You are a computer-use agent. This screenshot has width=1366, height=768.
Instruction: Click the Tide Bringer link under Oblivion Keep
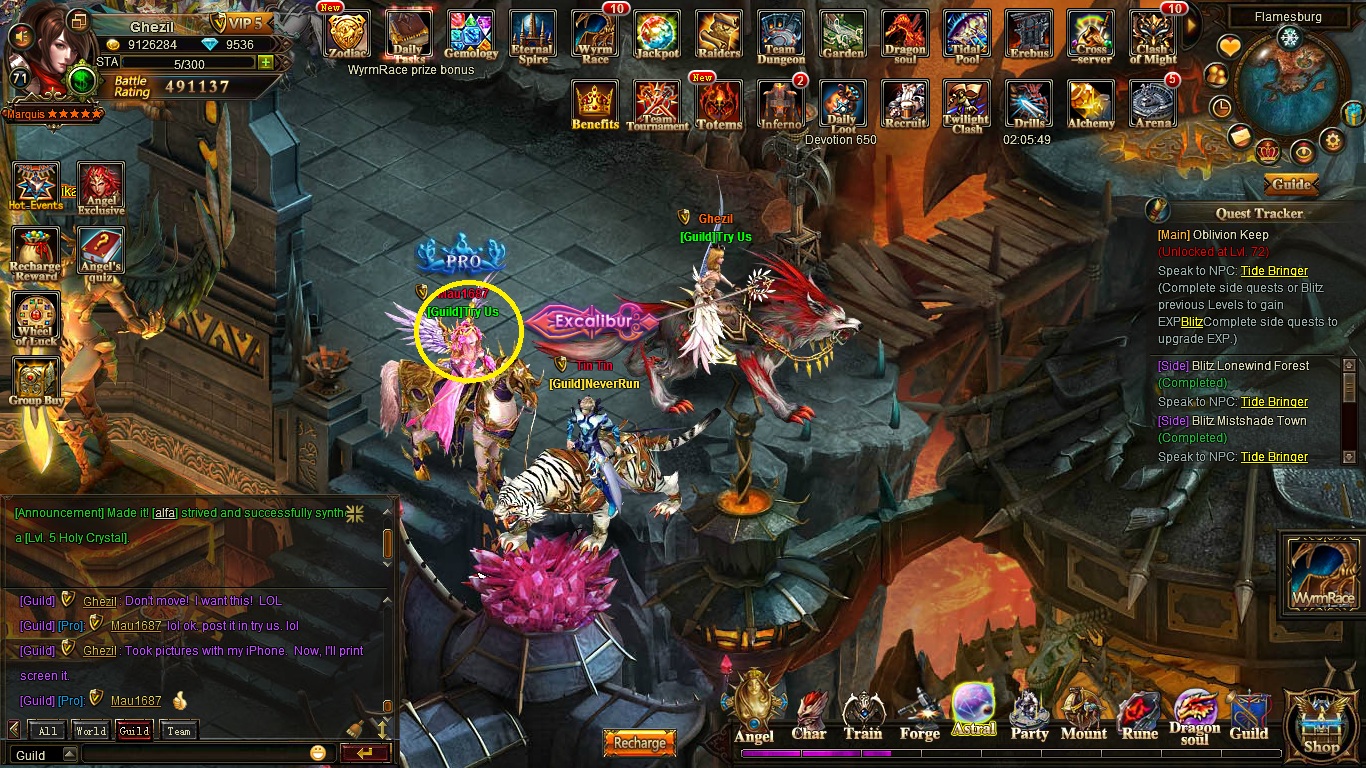(x=1274, y=271)
